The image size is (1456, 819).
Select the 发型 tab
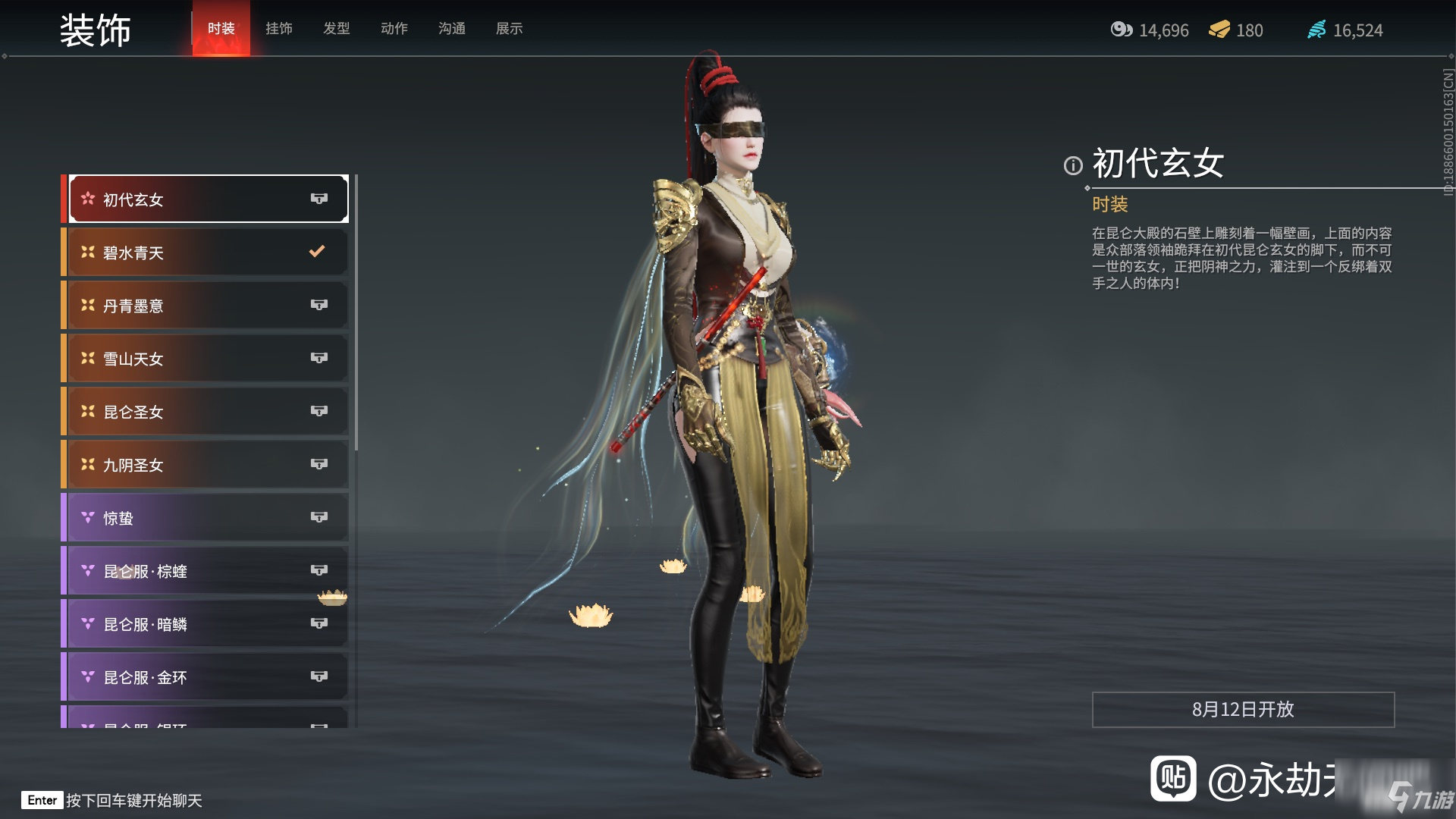pos(336,29)
